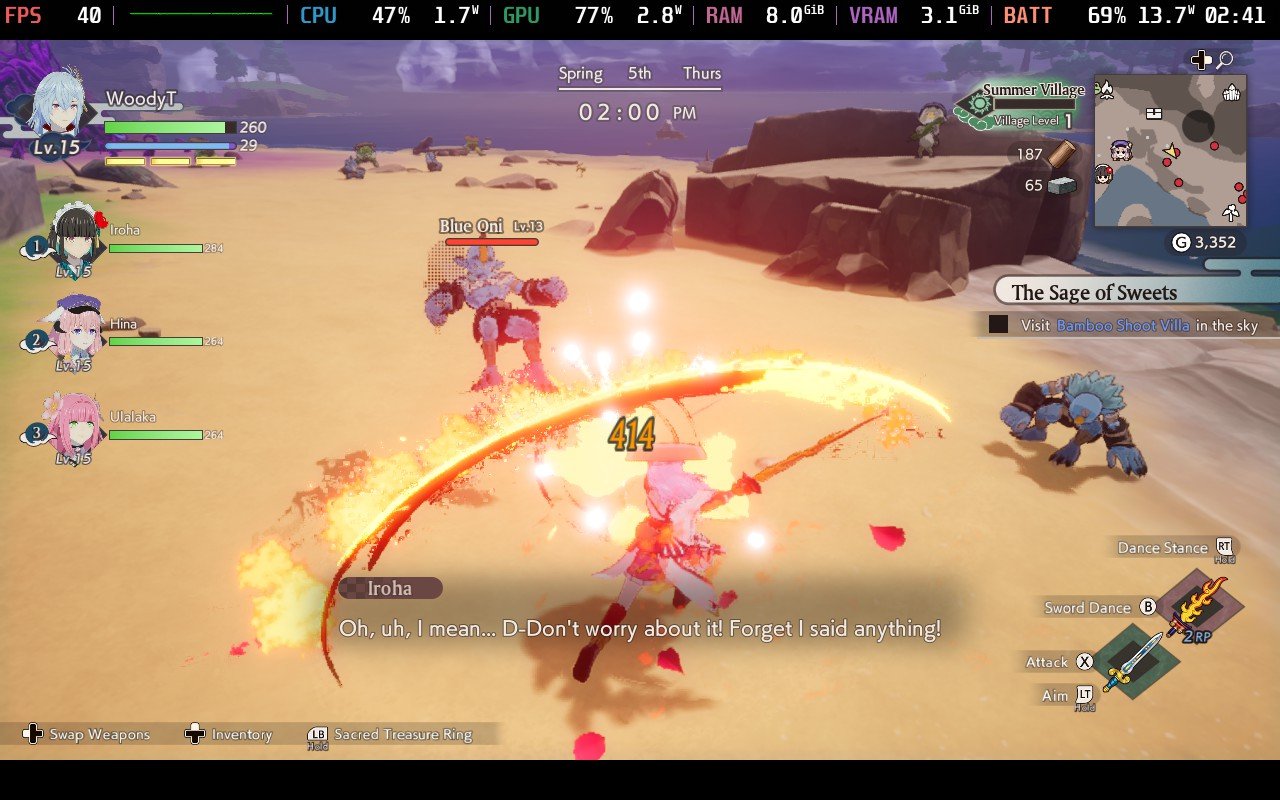
Task: Open The Sage of Sweets quest tracker
Action: click(1094, 292)
